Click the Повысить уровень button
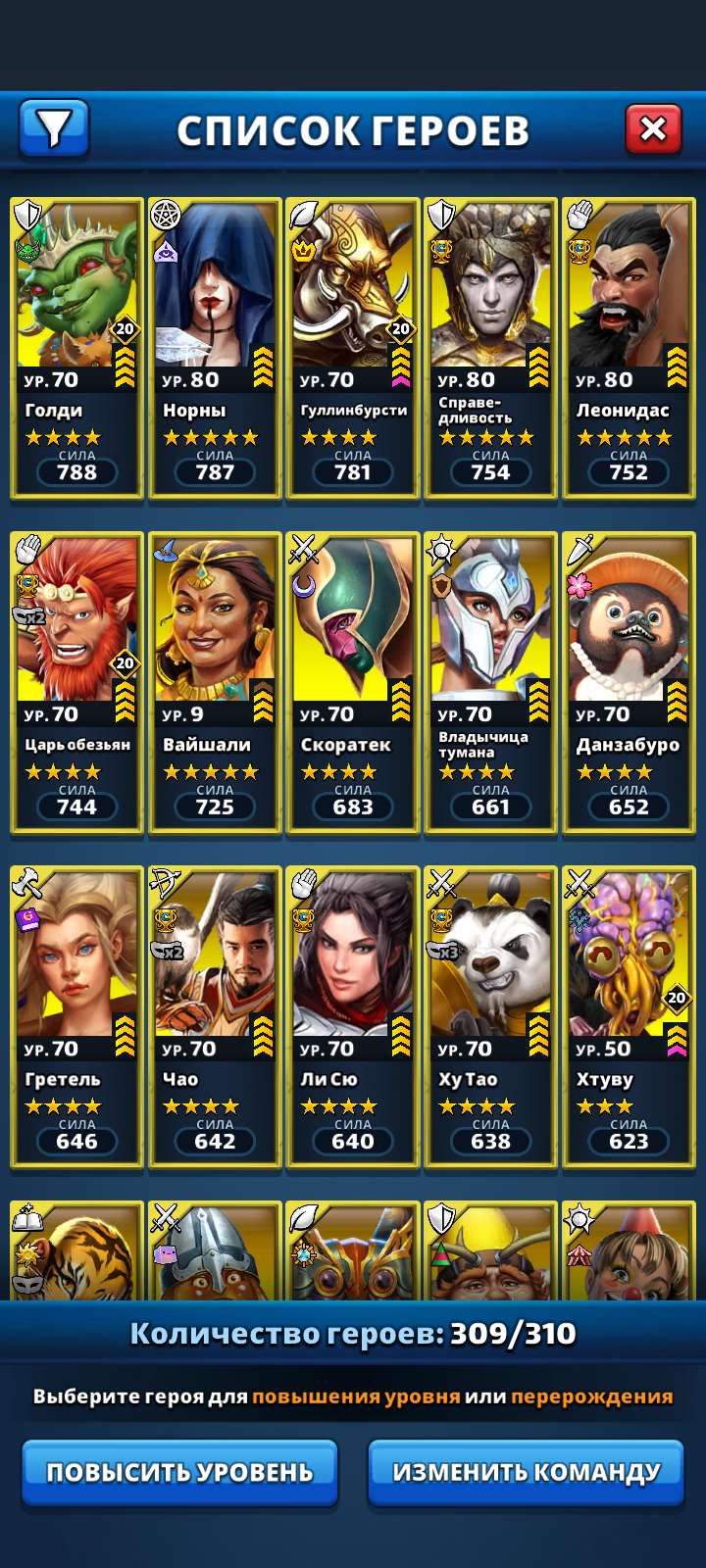Screen dimensions: 706x1568 (x=180, y=1472)
